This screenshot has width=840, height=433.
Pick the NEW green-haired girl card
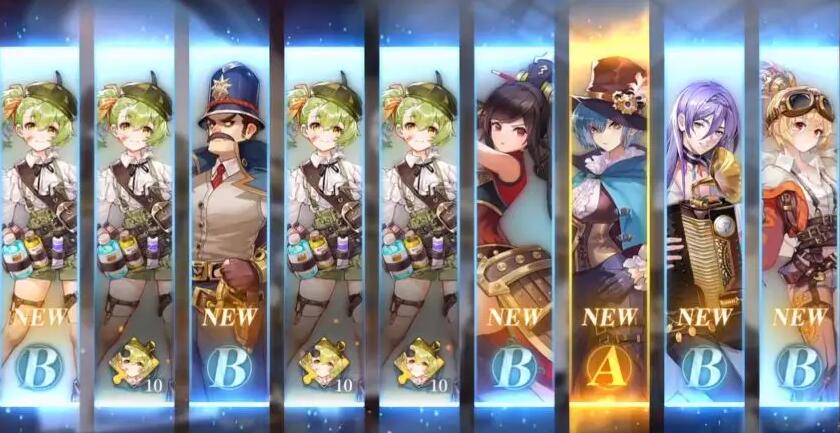tap(39, 220)
